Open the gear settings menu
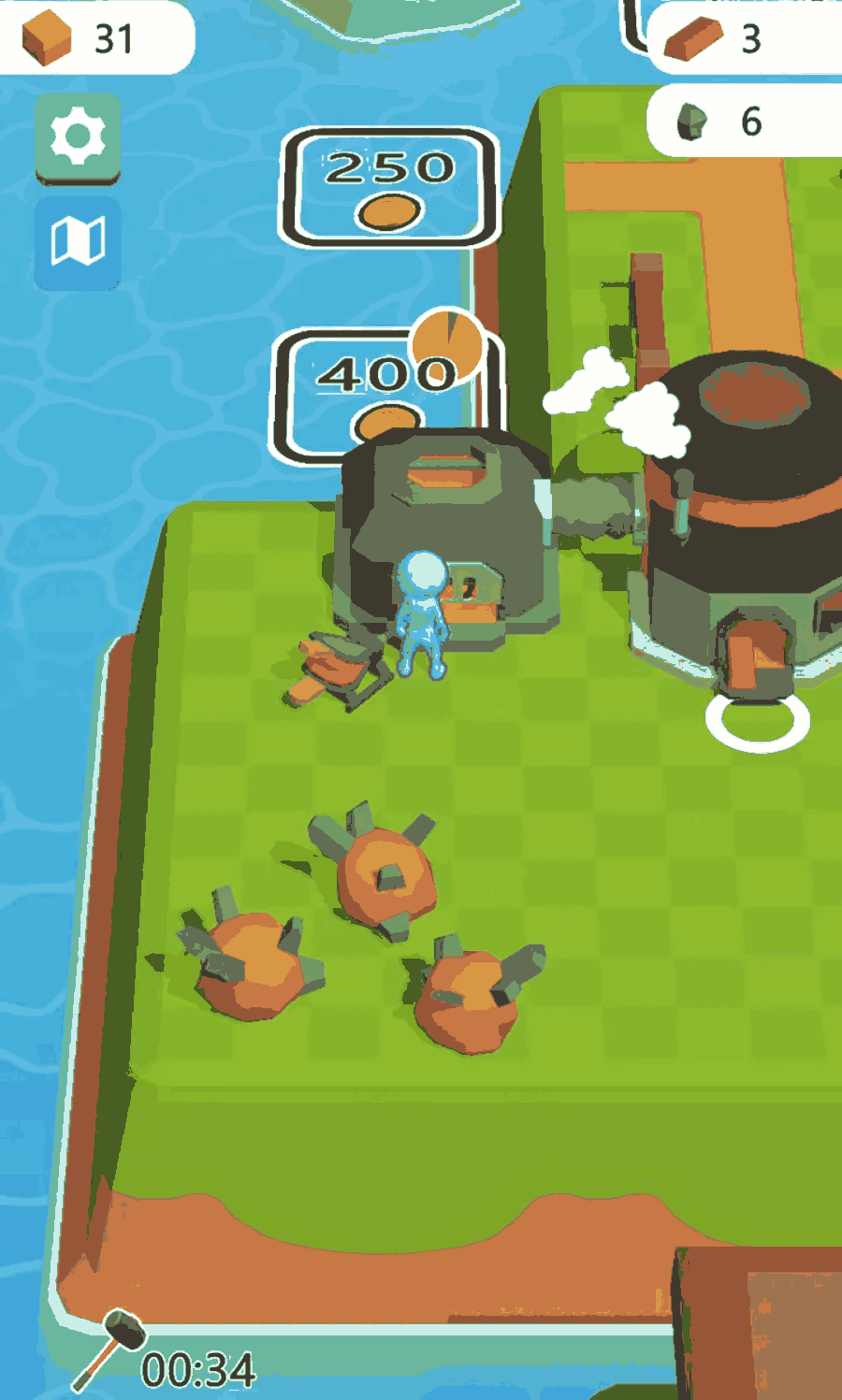 (x=79, y=137)
